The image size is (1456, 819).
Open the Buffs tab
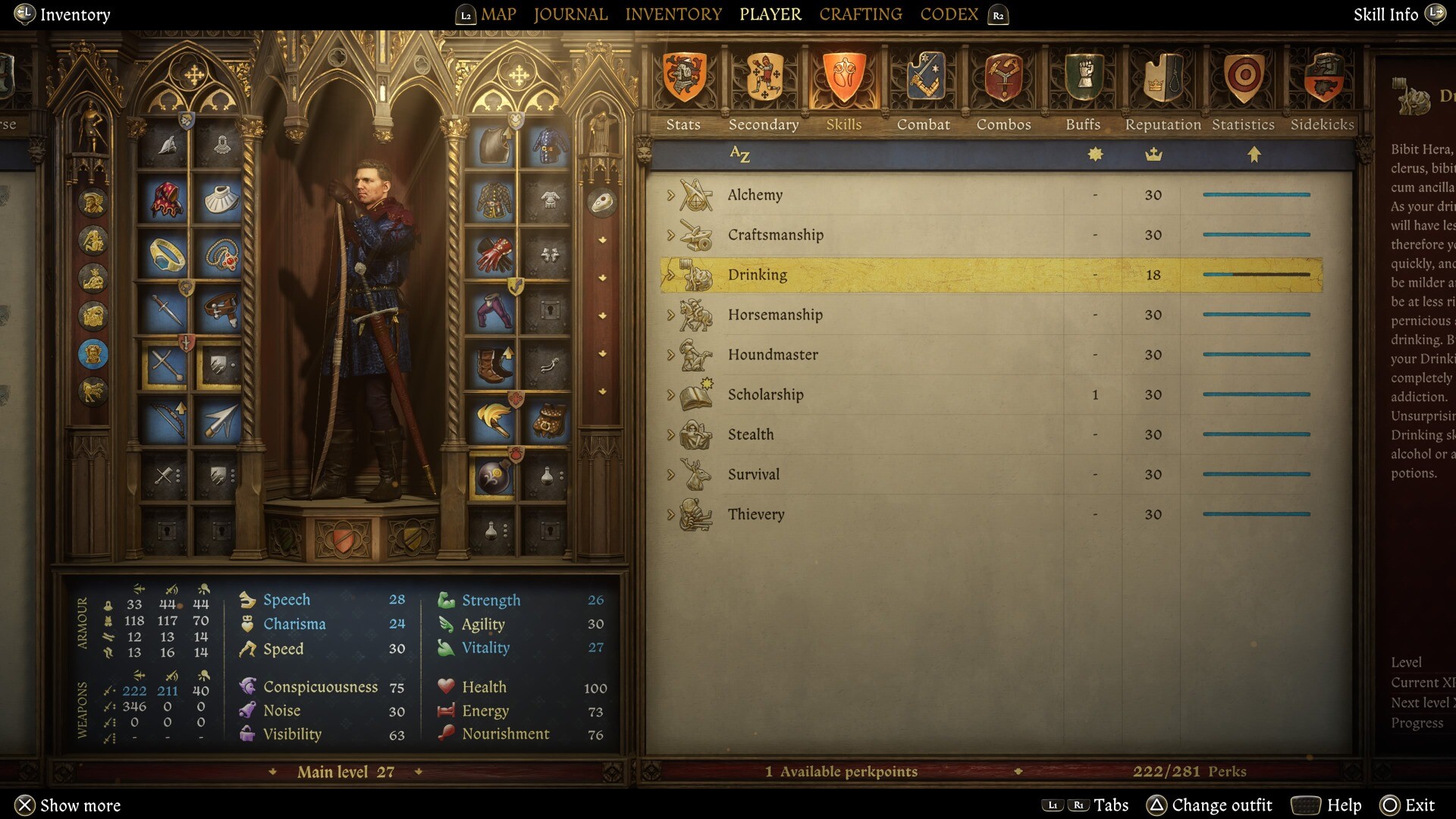coord(1083,91)
